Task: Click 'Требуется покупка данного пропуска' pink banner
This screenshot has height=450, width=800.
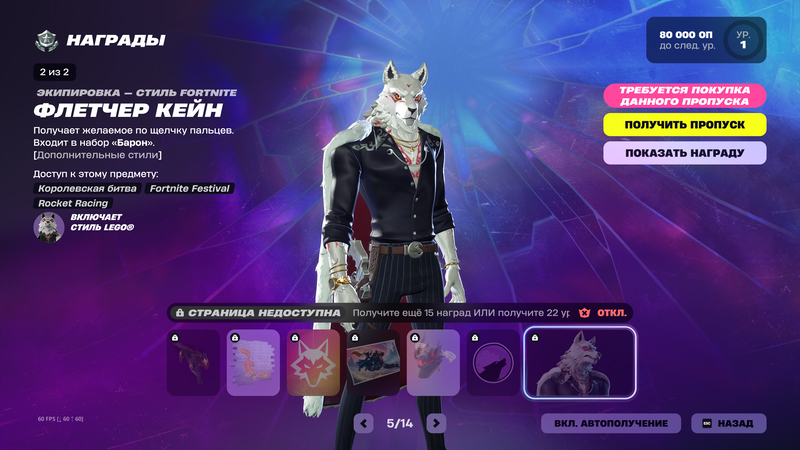Action: pos(685,96)
